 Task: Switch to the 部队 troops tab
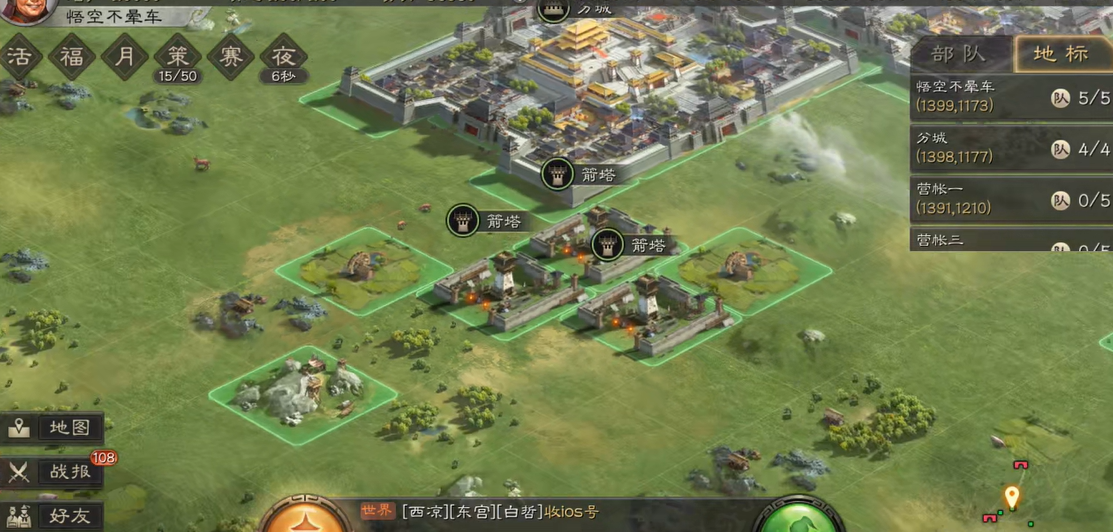pyautogui.click(x=959, y=54)
